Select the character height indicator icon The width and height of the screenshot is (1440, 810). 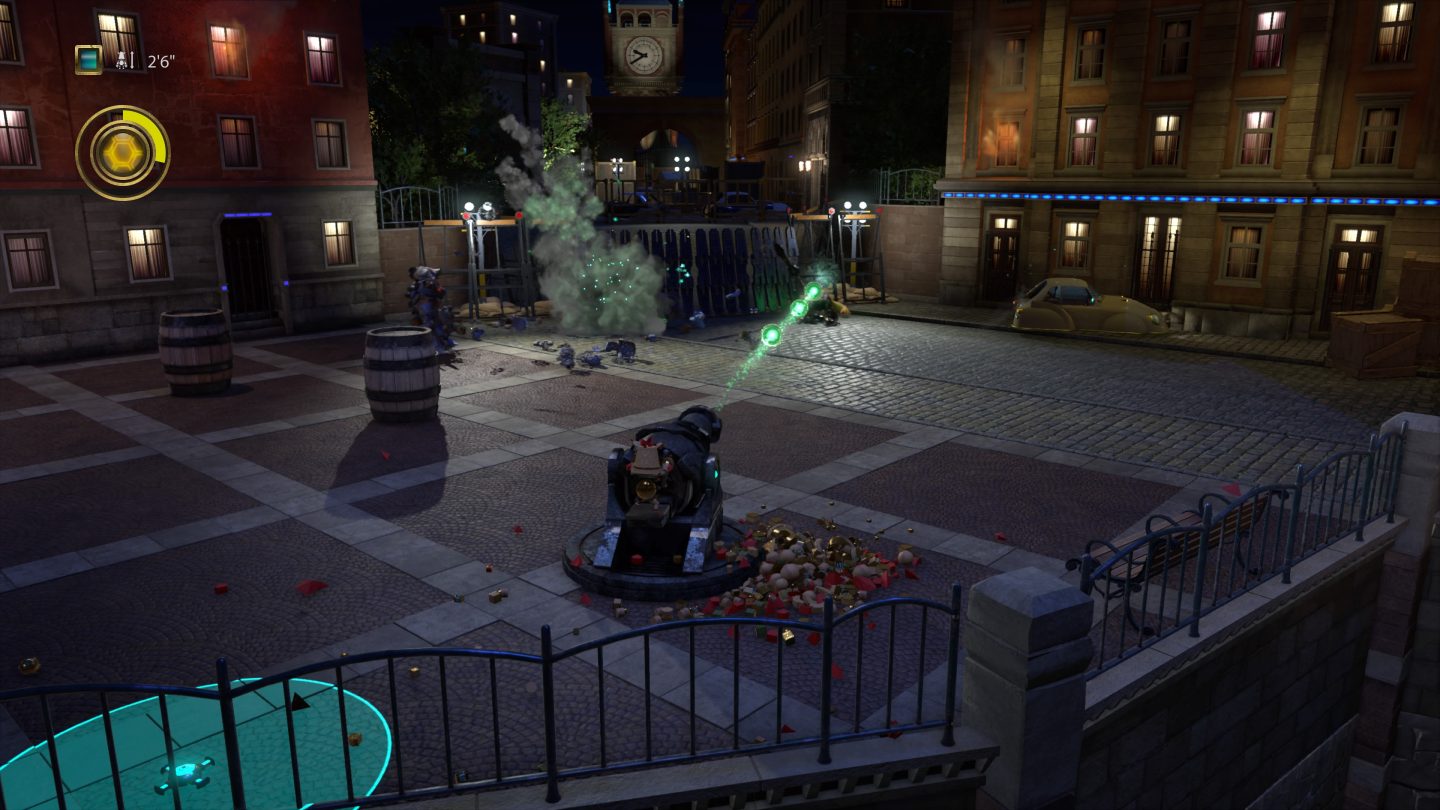[122, 58]
